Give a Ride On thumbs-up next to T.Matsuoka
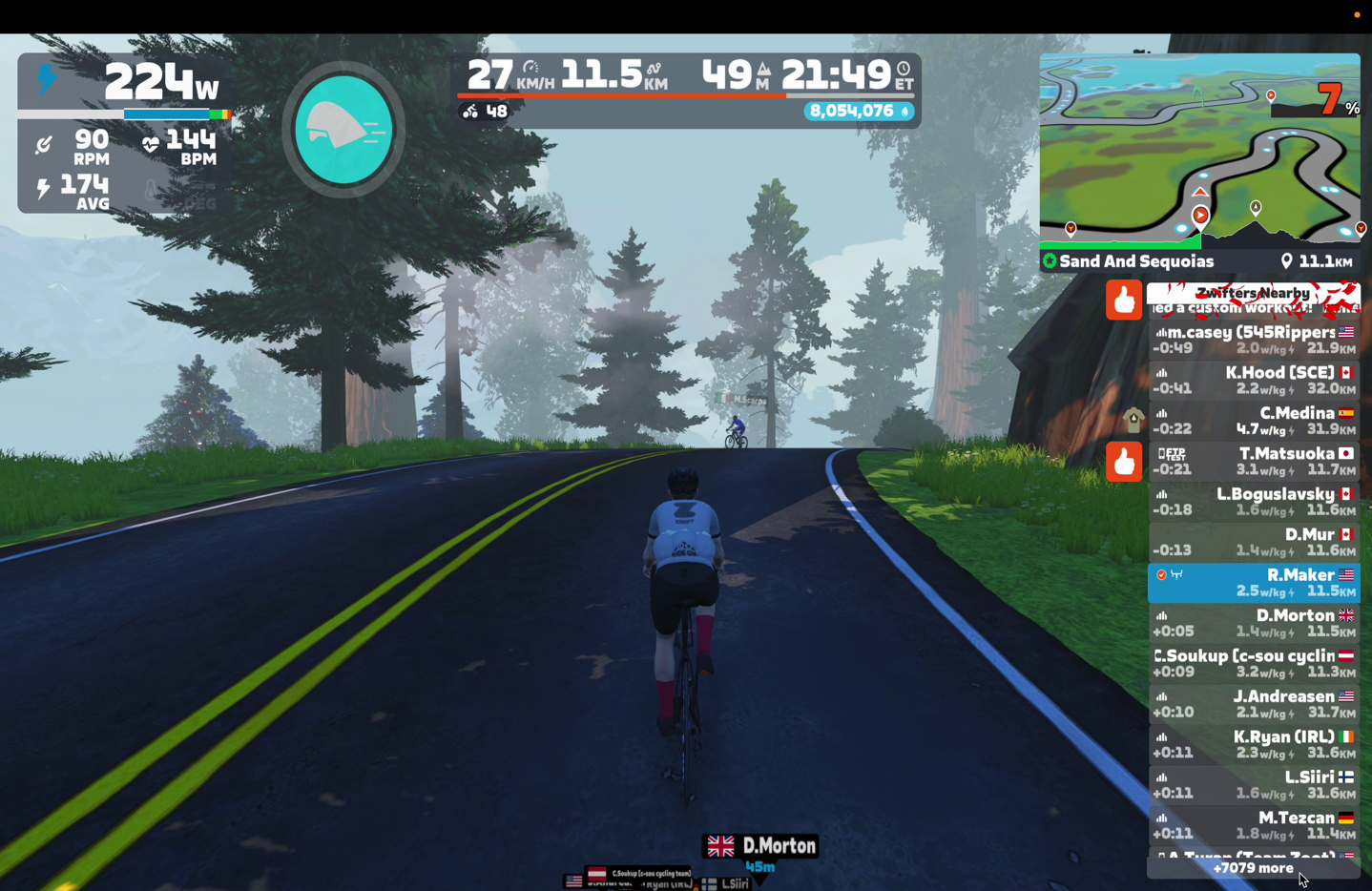 (x=1123, y=462)
